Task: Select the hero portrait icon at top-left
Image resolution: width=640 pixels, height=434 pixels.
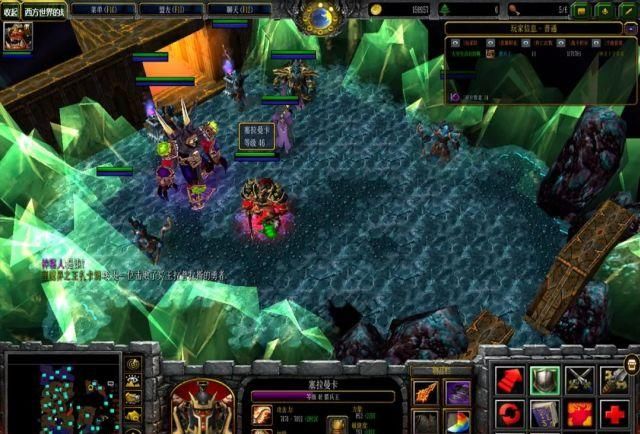Action: (17, 37)
